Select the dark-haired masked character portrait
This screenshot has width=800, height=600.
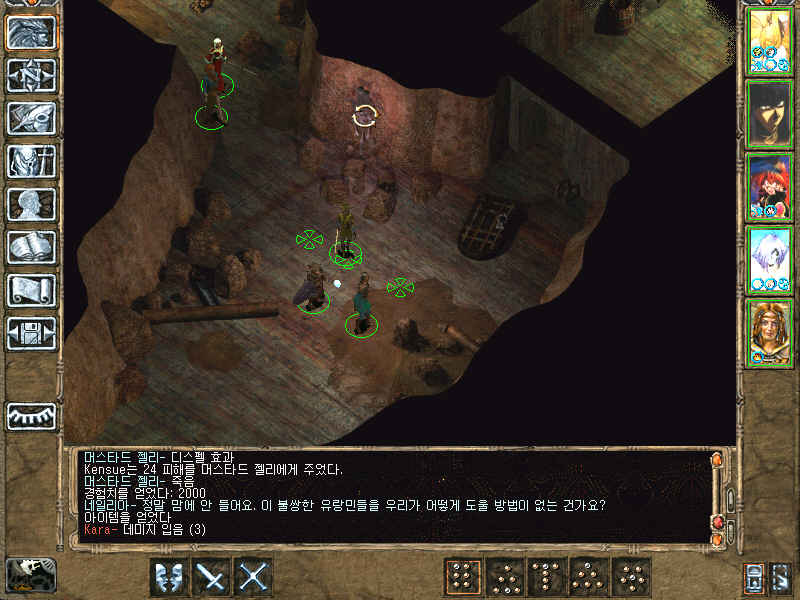770,112
